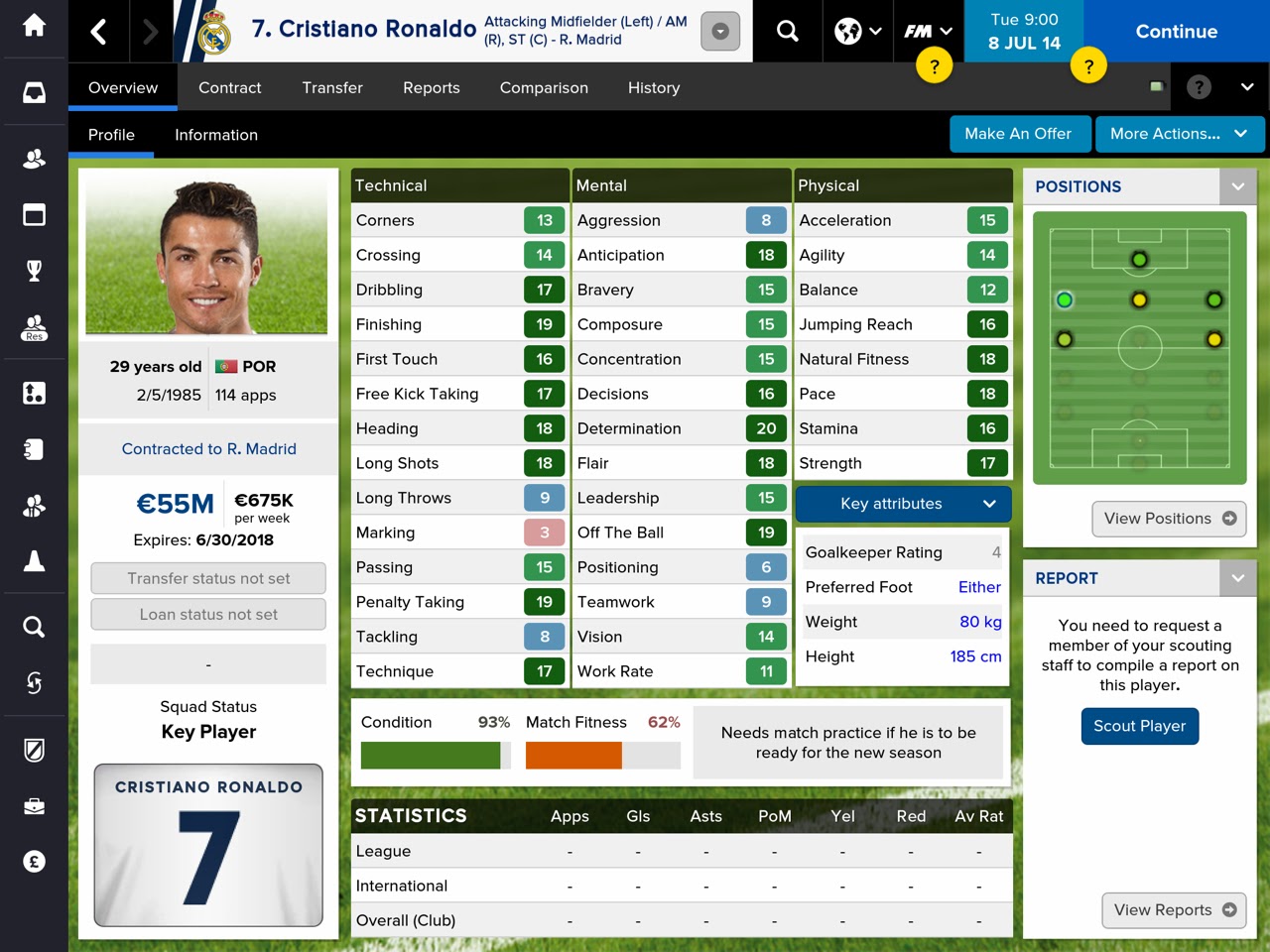Select the Reserves squad icon
This screenshot has height=952, width=1270.
pos(35,327)
